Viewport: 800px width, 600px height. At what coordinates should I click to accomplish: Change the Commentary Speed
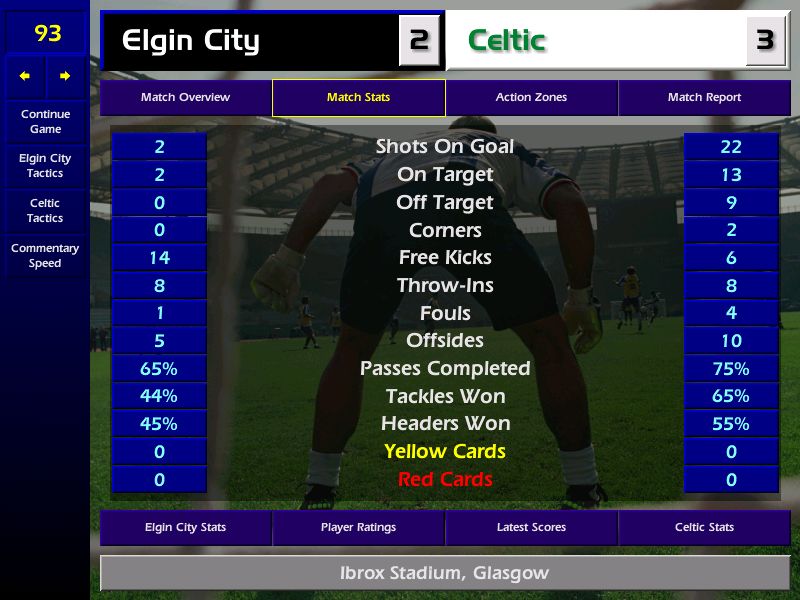pos(45,255)
